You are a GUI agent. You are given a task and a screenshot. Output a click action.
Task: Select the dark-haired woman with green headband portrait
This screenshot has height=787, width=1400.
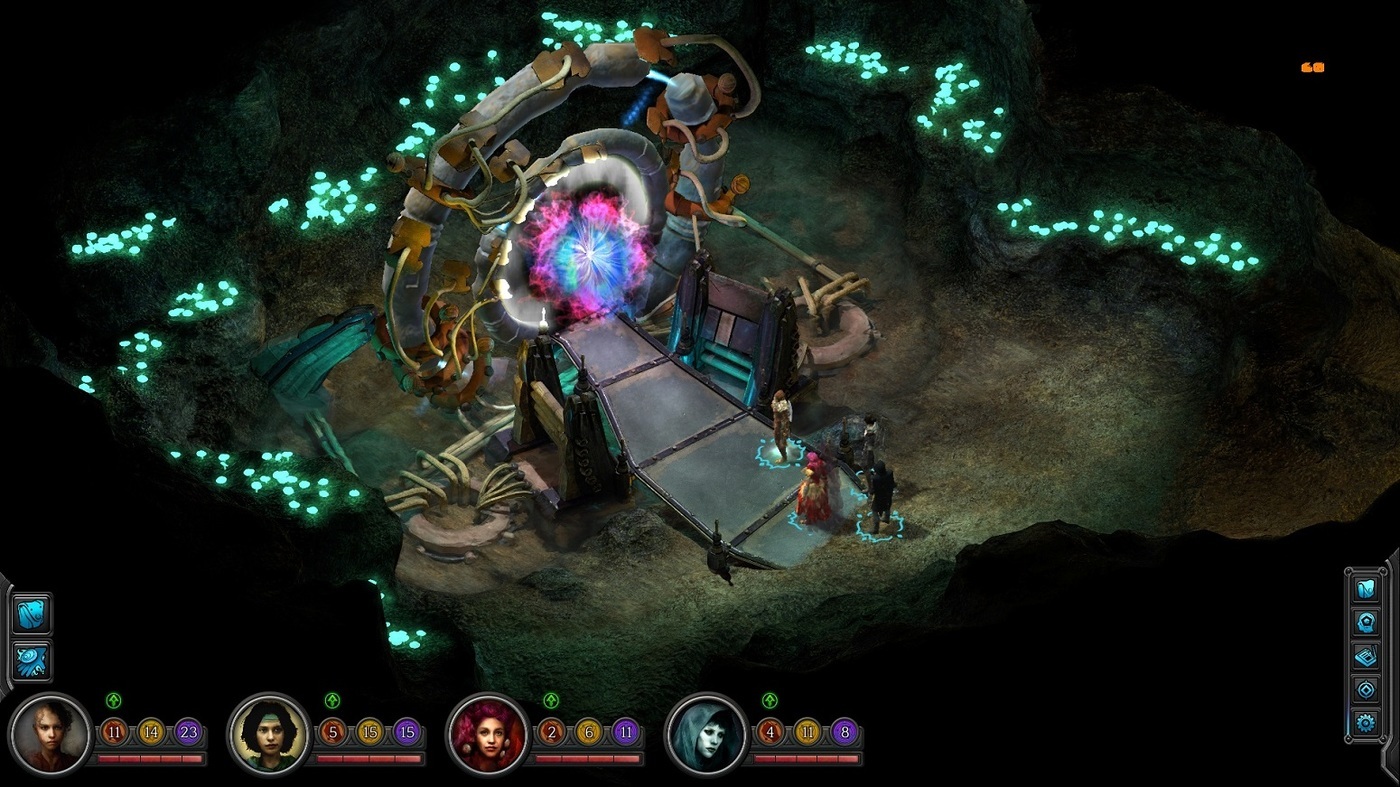tap(269, 735)
